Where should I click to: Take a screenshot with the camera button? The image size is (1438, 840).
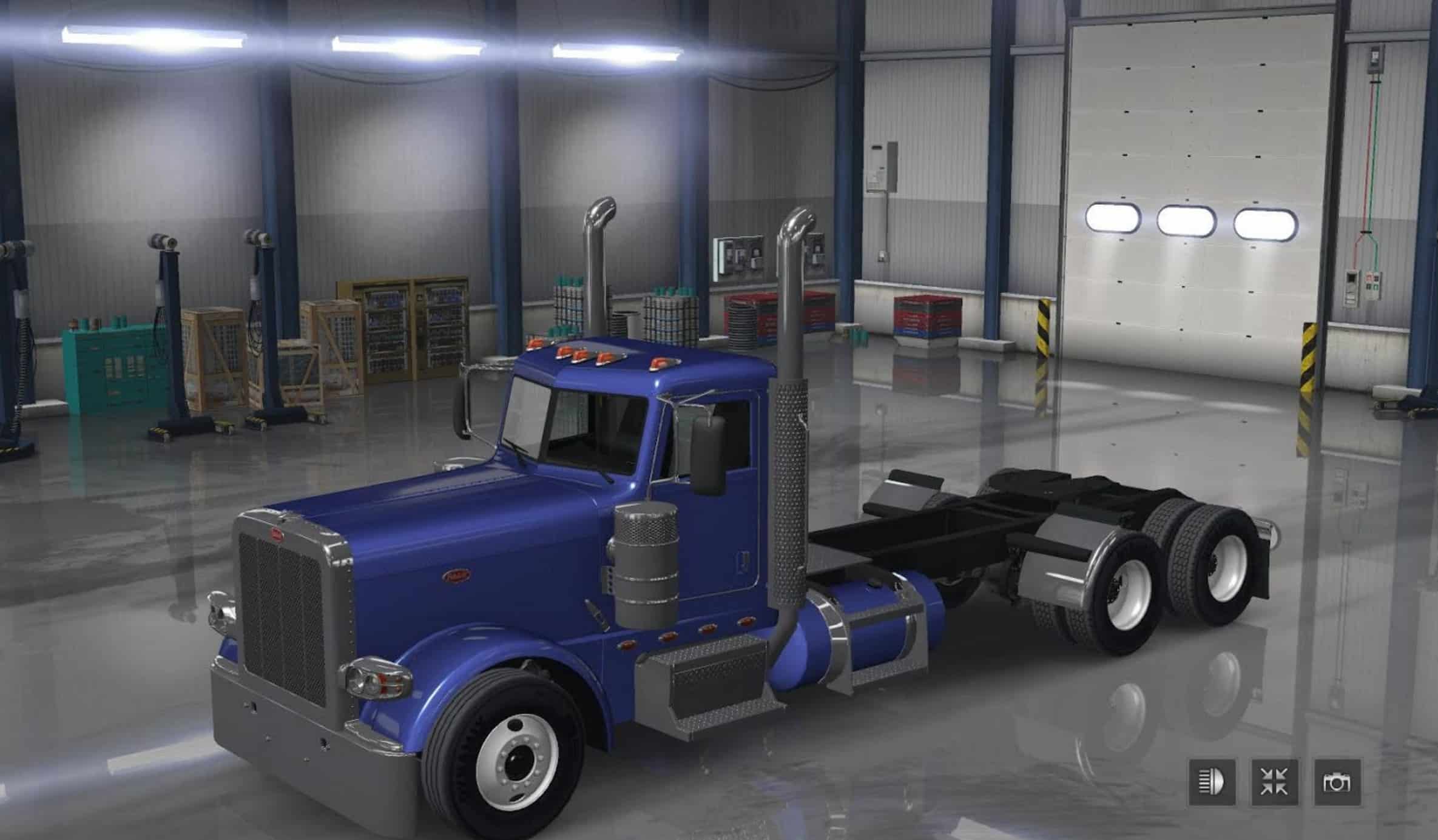point(1337,782)
